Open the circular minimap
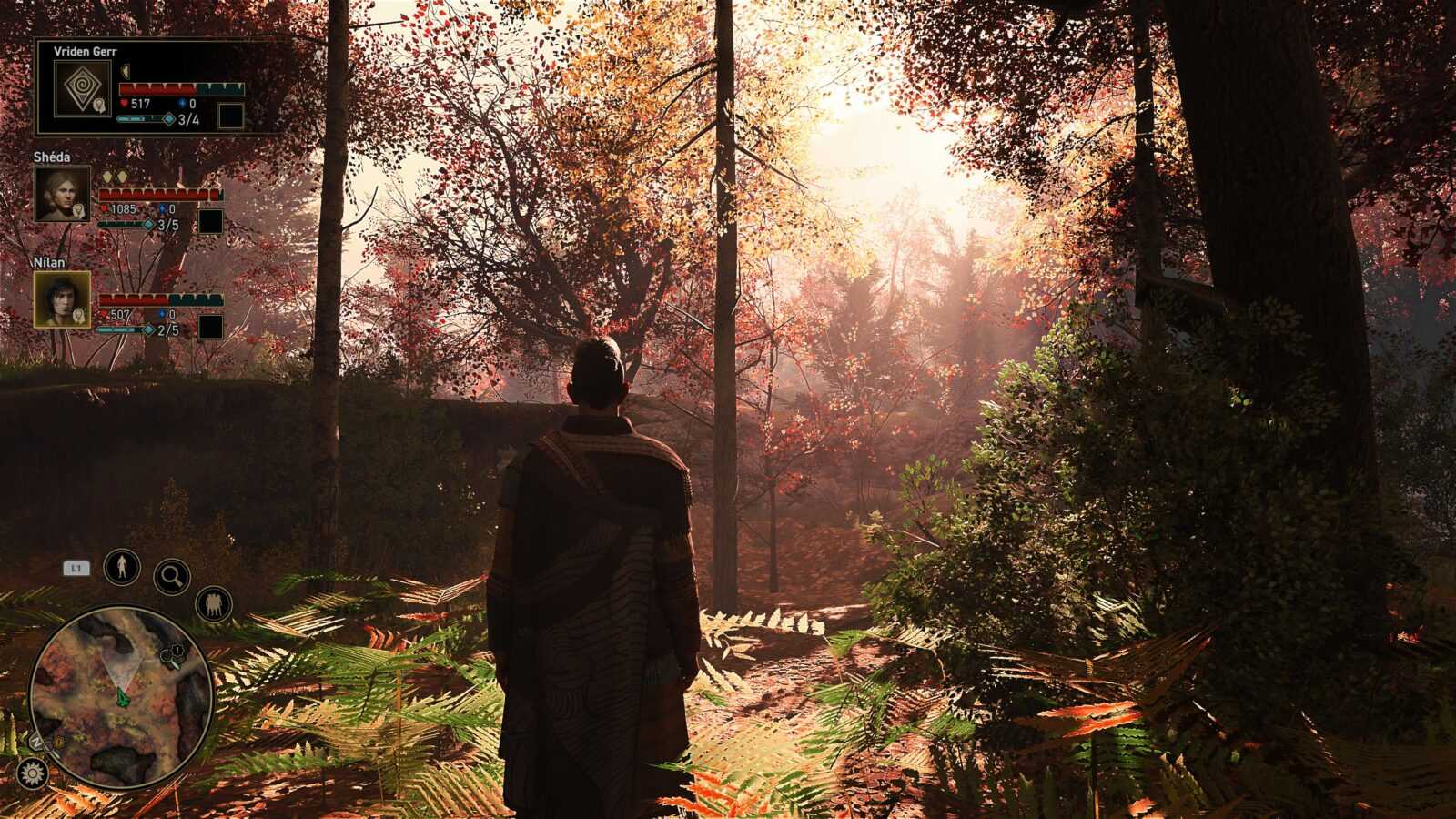Image resolution: width=1456 pixels, height=819 pixels. [x=121, y=697]
